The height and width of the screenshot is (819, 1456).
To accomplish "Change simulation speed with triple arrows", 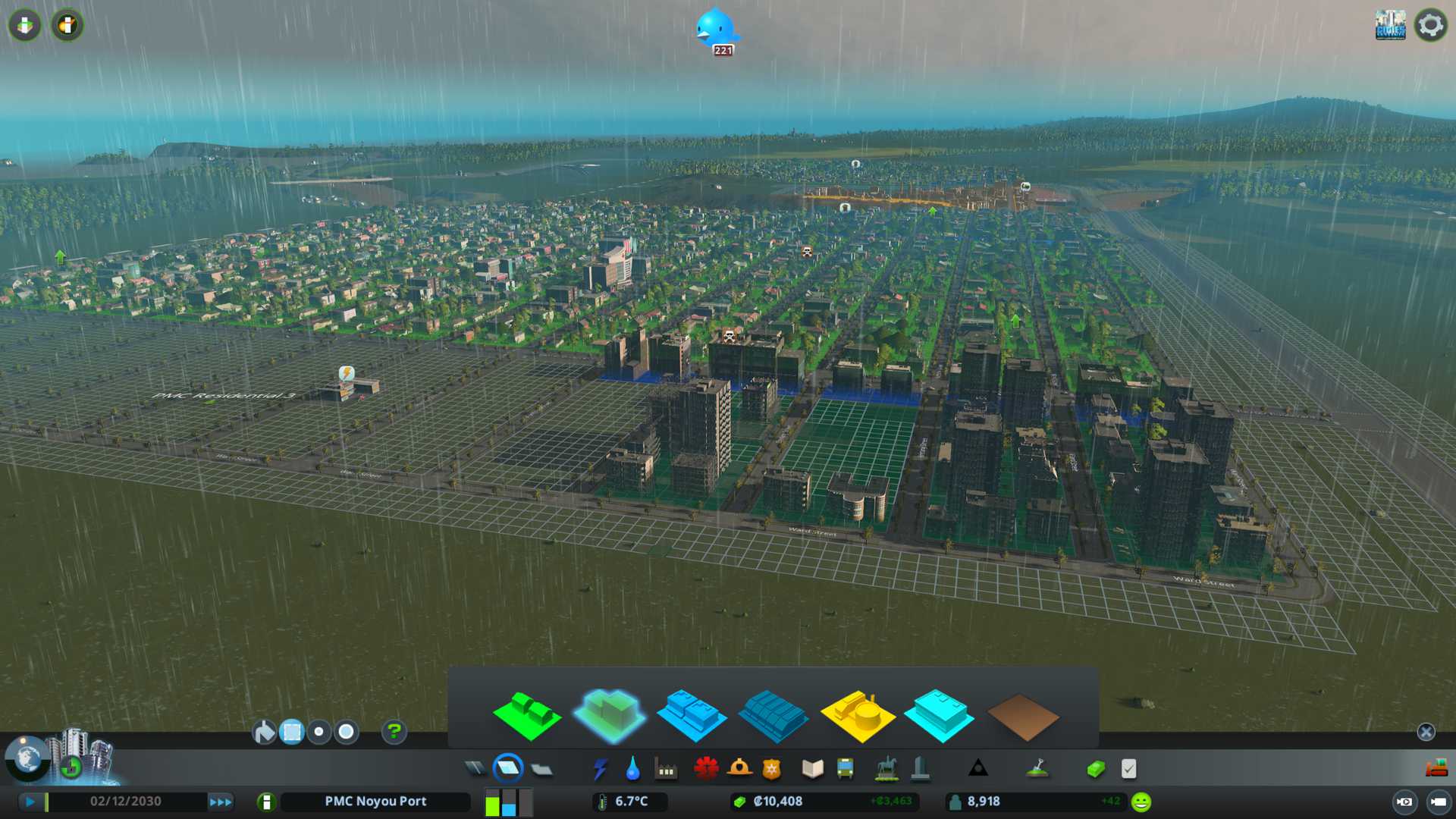I will 221,802.
